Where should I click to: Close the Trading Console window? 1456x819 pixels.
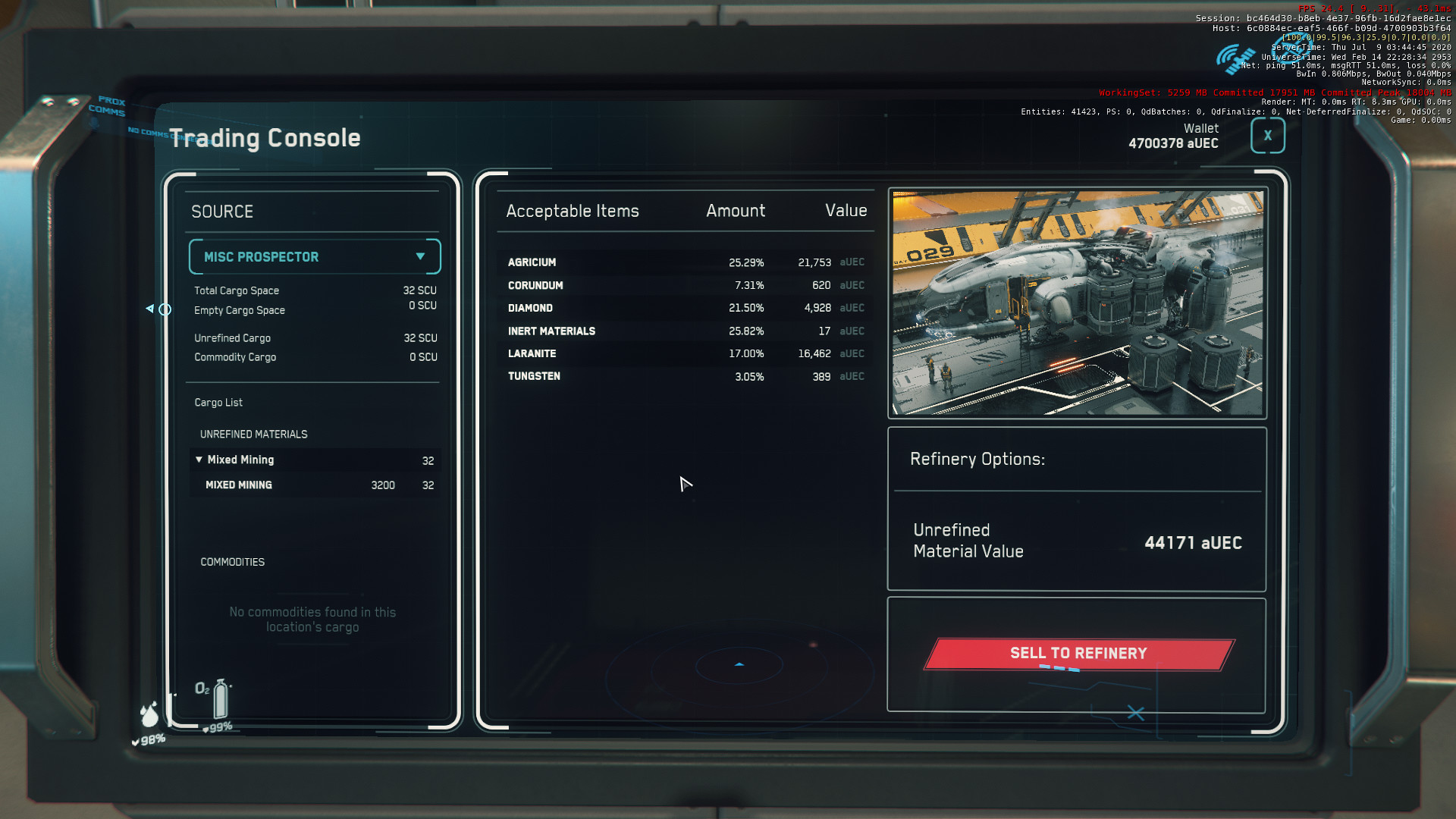pos(1267,136)
